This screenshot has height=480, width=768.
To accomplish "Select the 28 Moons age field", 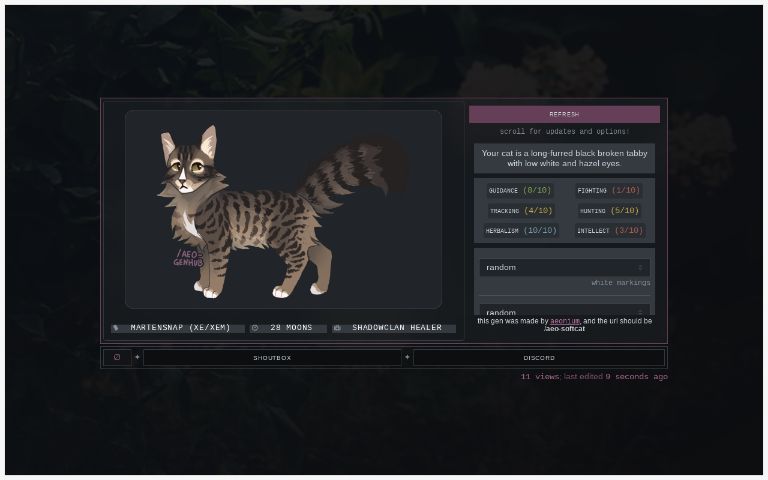I will (x=291, y=328).
